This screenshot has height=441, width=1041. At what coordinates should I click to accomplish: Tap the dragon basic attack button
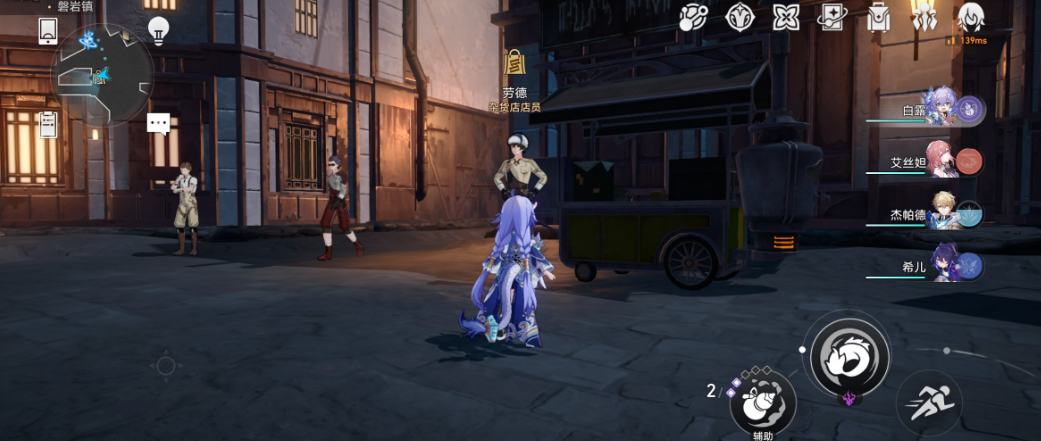848,352
